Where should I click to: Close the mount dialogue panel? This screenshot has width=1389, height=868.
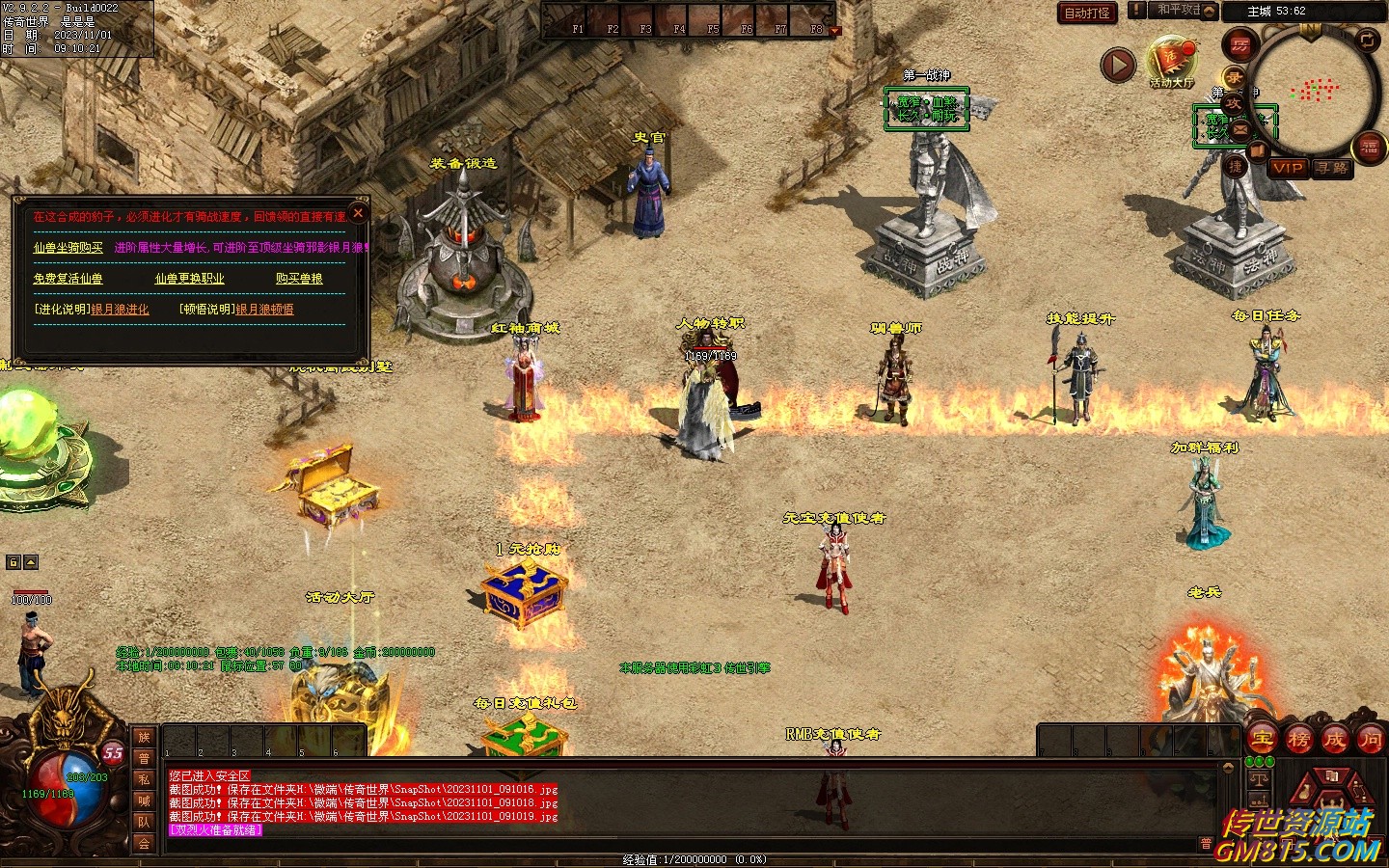coord(358,213)
